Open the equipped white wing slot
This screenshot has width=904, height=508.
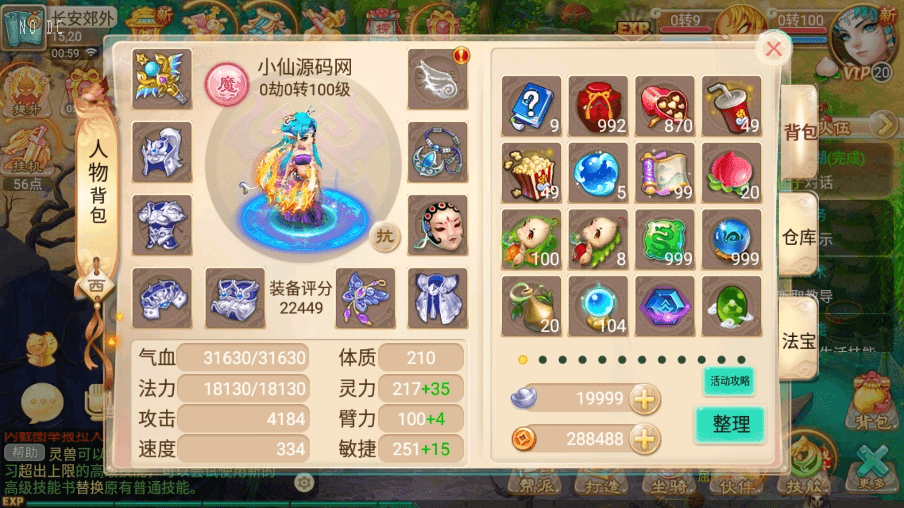(x=437, y=79)
